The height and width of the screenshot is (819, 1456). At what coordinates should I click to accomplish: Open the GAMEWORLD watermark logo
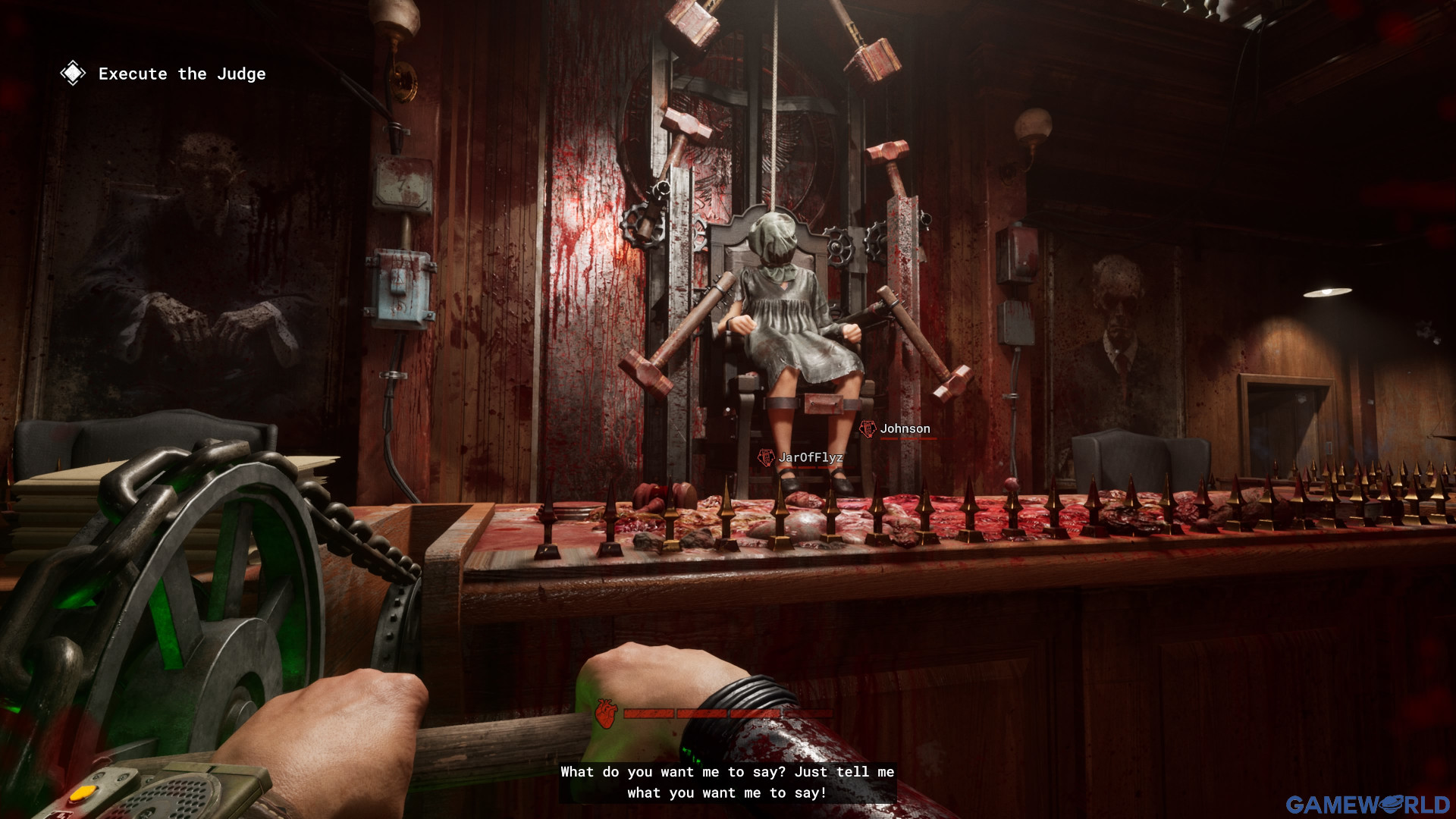click(1367, 805)
